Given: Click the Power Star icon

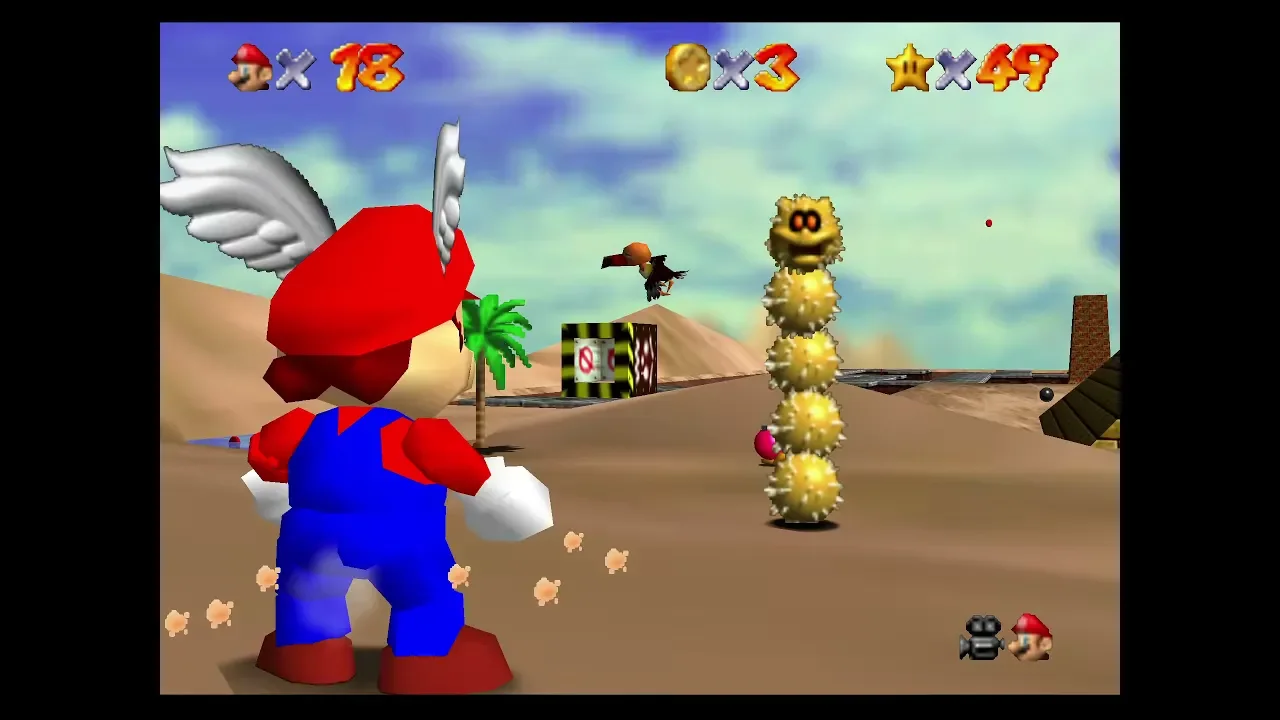Looking at the screenshot, I should coord(909,68).
